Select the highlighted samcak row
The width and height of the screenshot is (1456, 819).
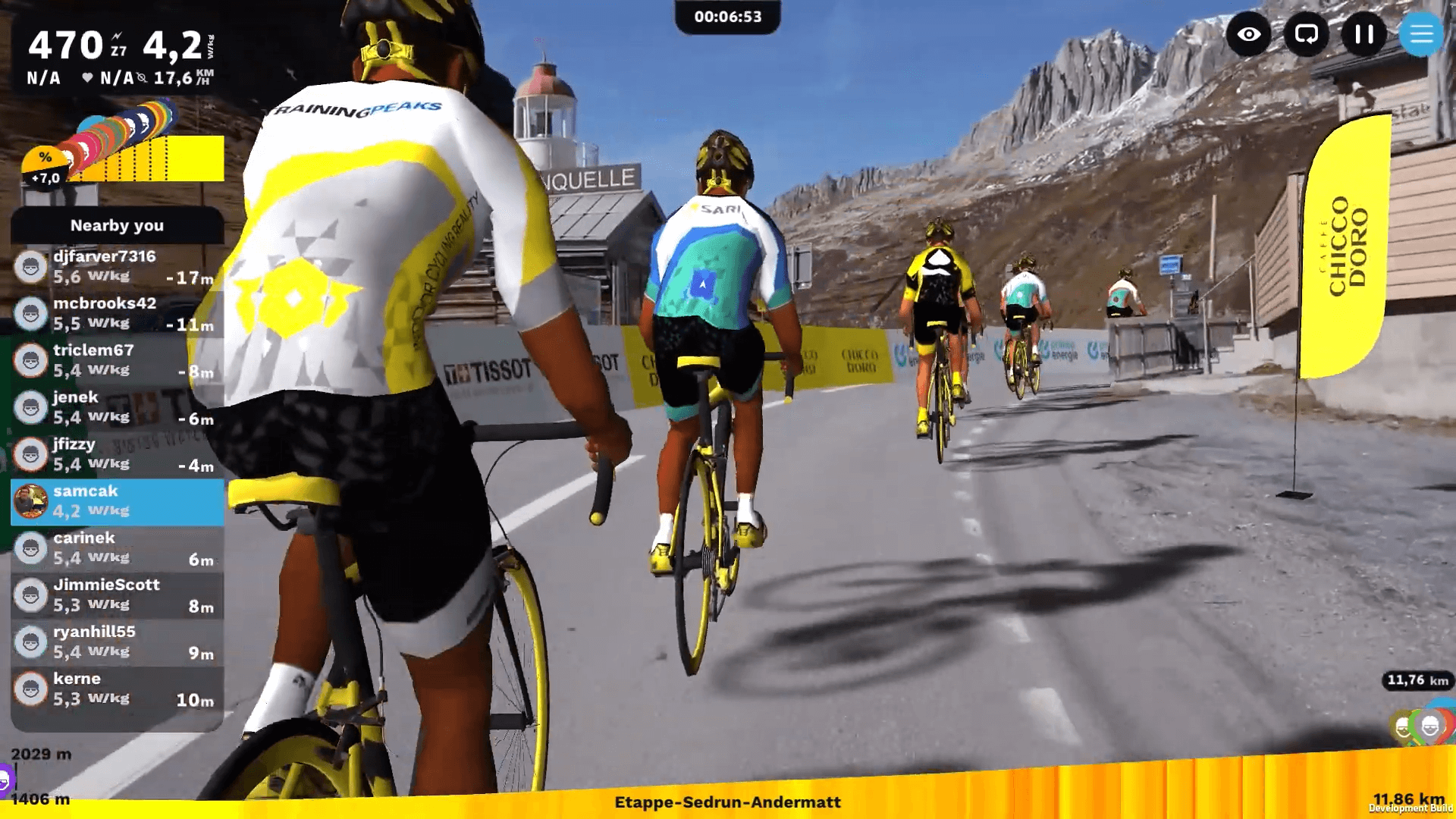[118, 502]
